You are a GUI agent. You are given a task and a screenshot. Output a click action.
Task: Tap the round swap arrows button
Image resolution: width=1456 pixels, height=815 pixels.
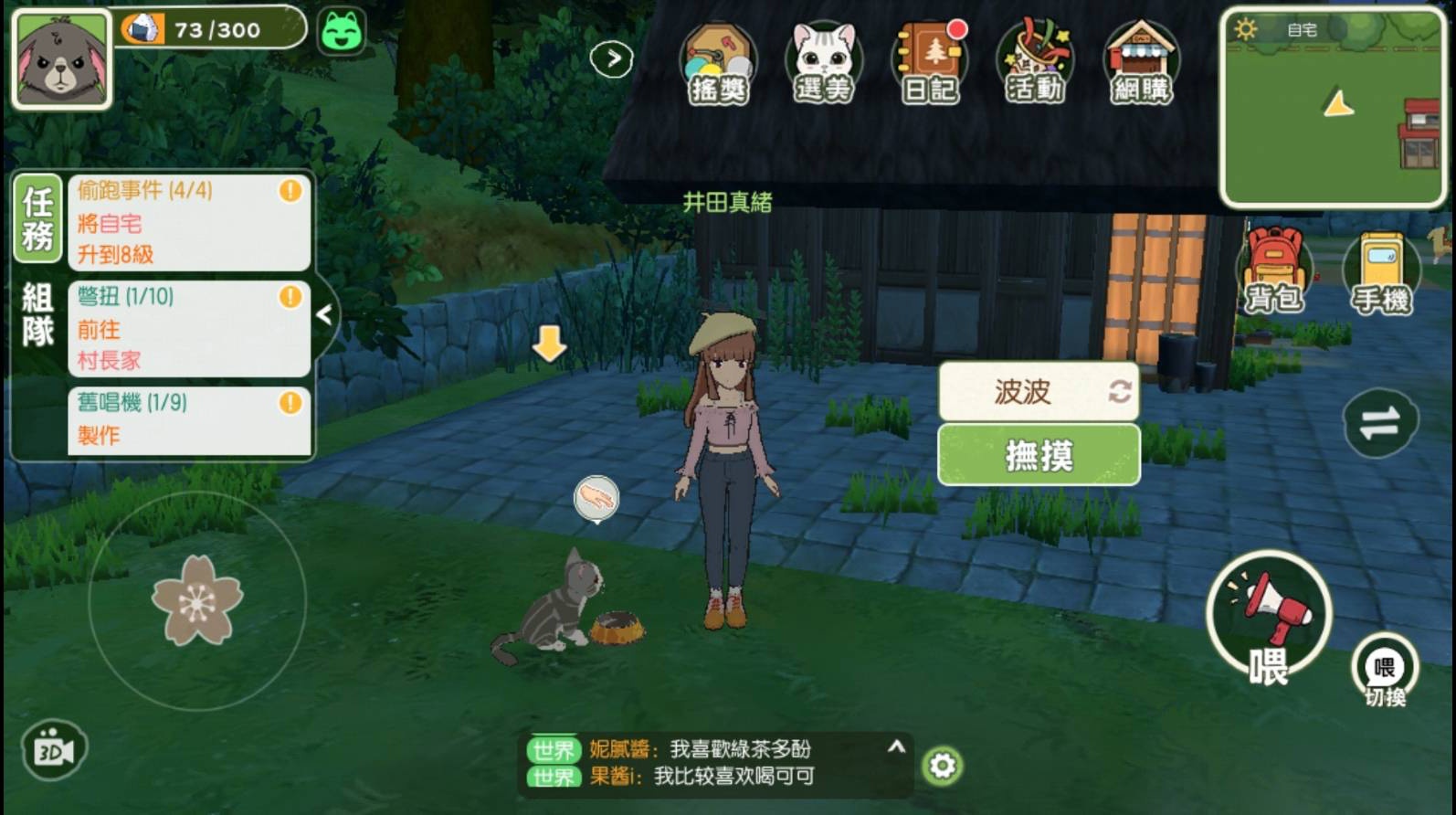[1379, 422]
